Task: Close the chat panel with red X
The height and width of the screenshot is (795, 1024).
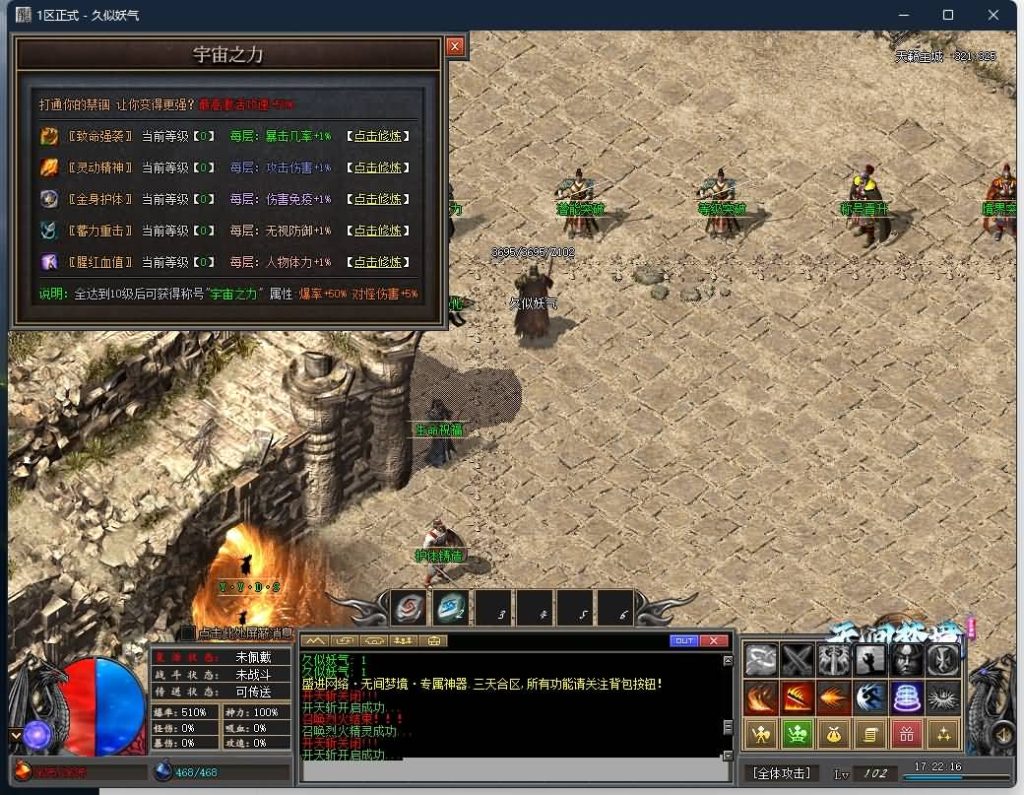Action: click(x=713, y=641)
